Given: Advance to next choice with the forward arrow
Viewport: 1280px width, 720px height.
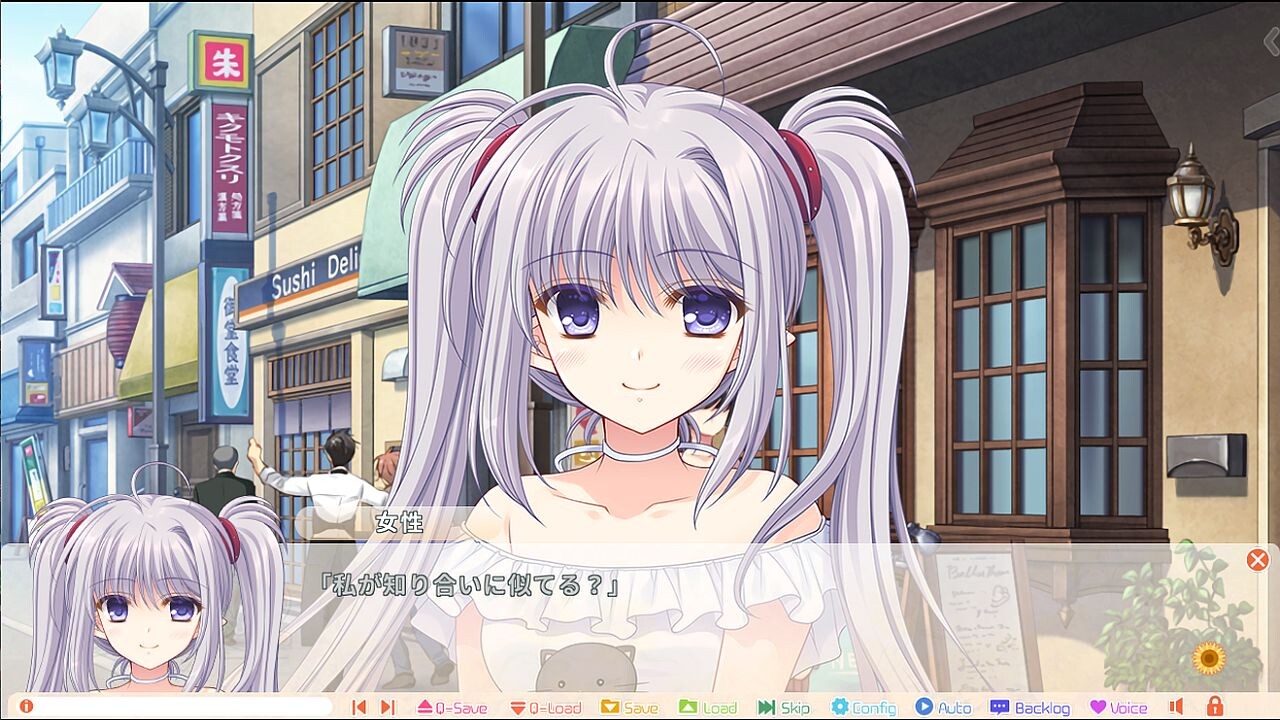Looking at the screenshot, I should pos(387,707).
